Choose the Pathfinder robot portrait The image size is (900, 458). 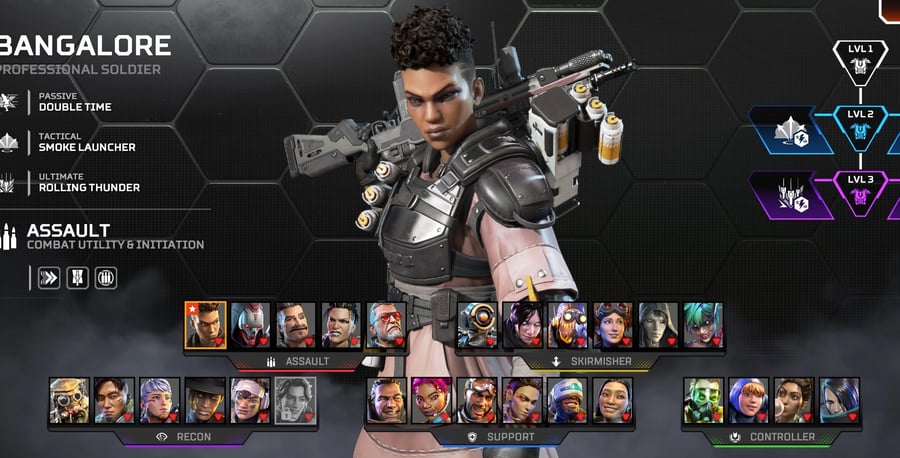coord(477,325)
